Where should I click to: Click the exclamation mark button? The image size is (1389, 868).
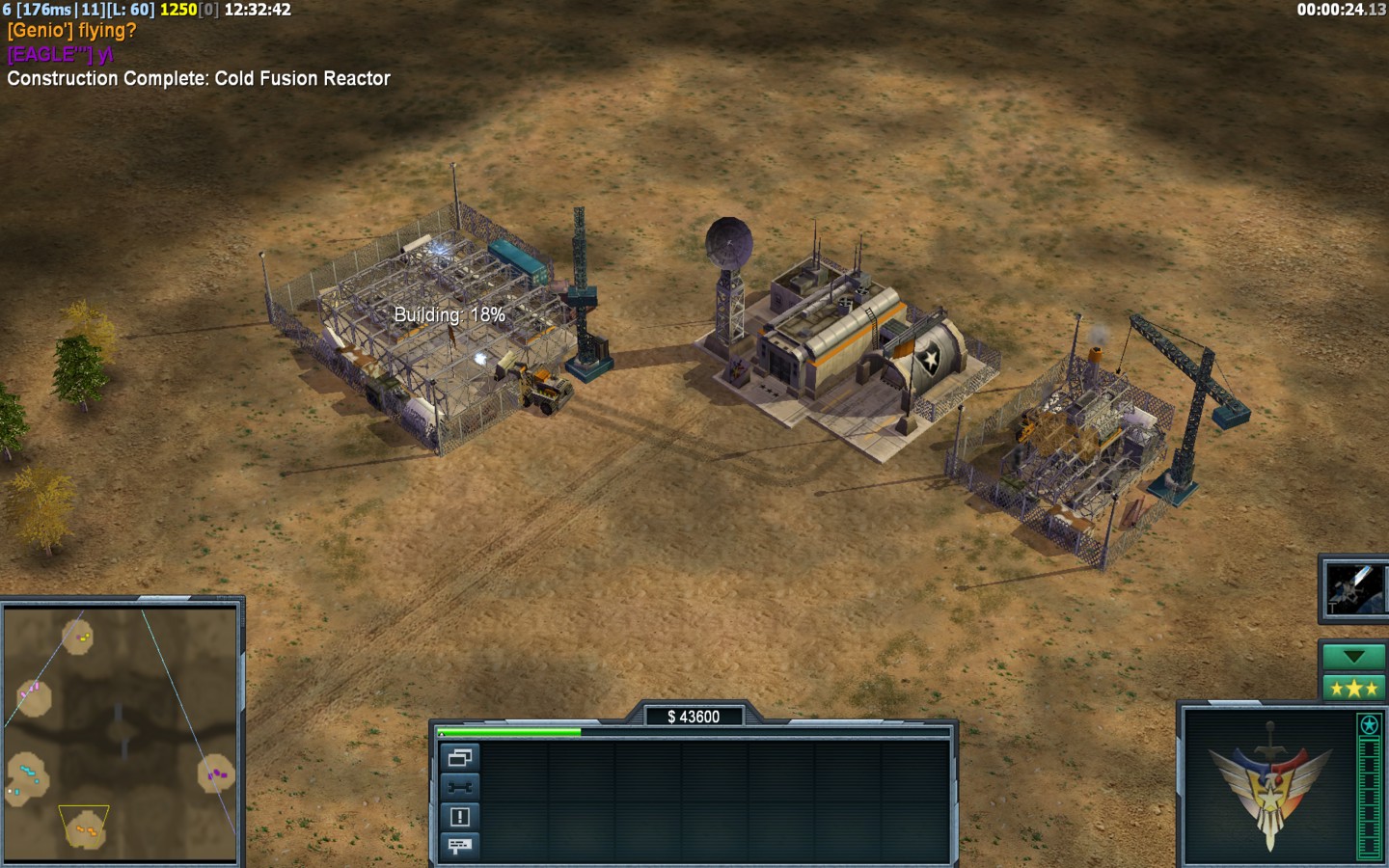(x=459, y=817)
